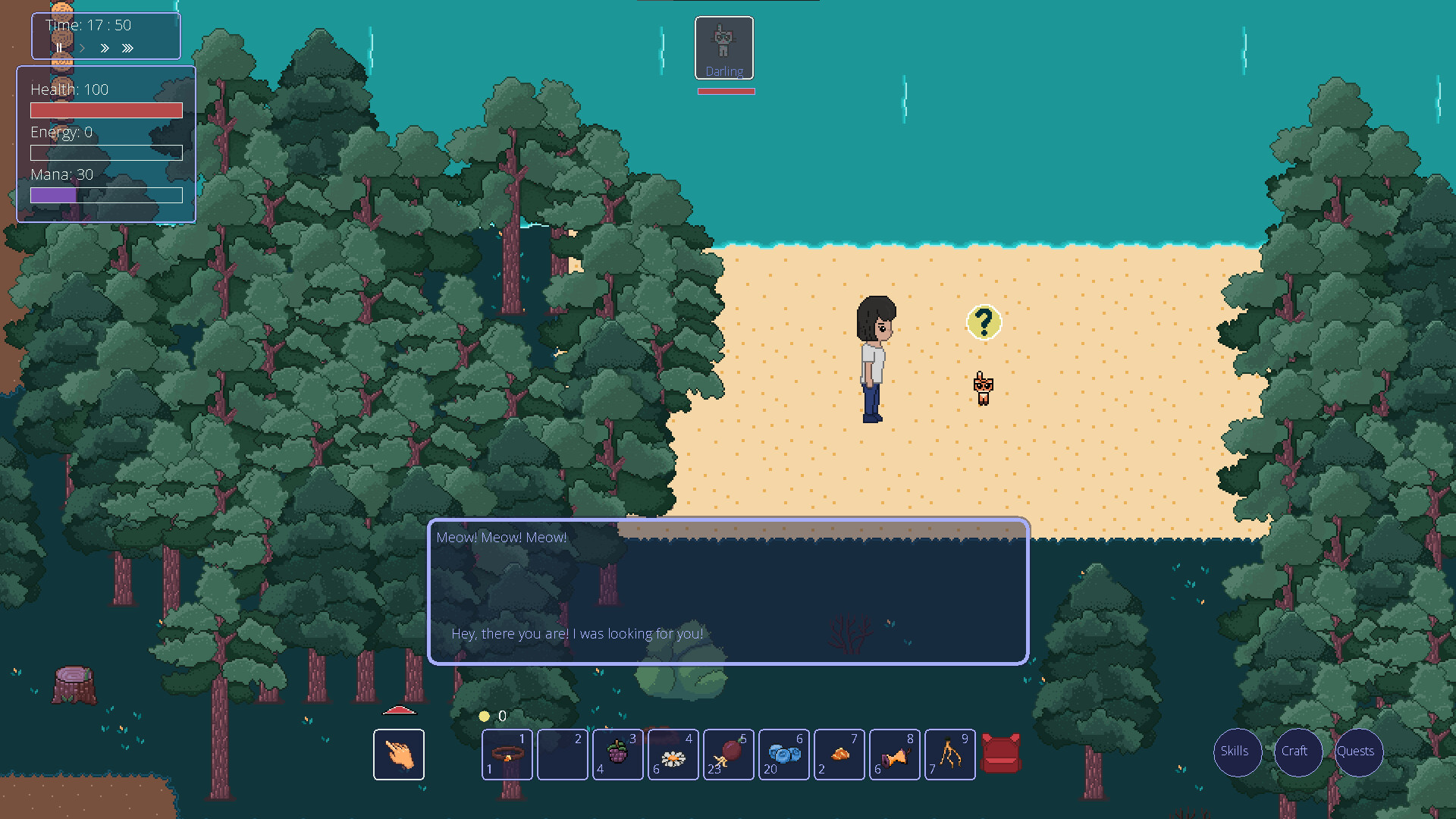Select the hand interaction tool
The width and height of the screenshot is (1456, 819).
398,754
